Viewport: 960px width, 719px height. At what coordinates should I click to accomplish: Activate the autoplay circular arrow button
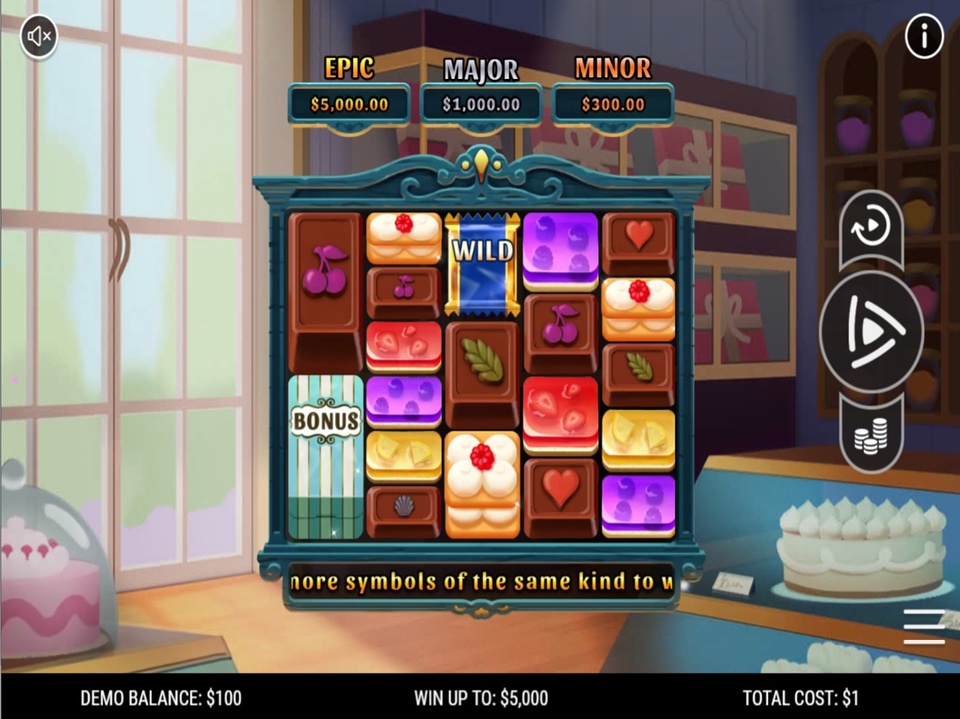tap(871, 228)
